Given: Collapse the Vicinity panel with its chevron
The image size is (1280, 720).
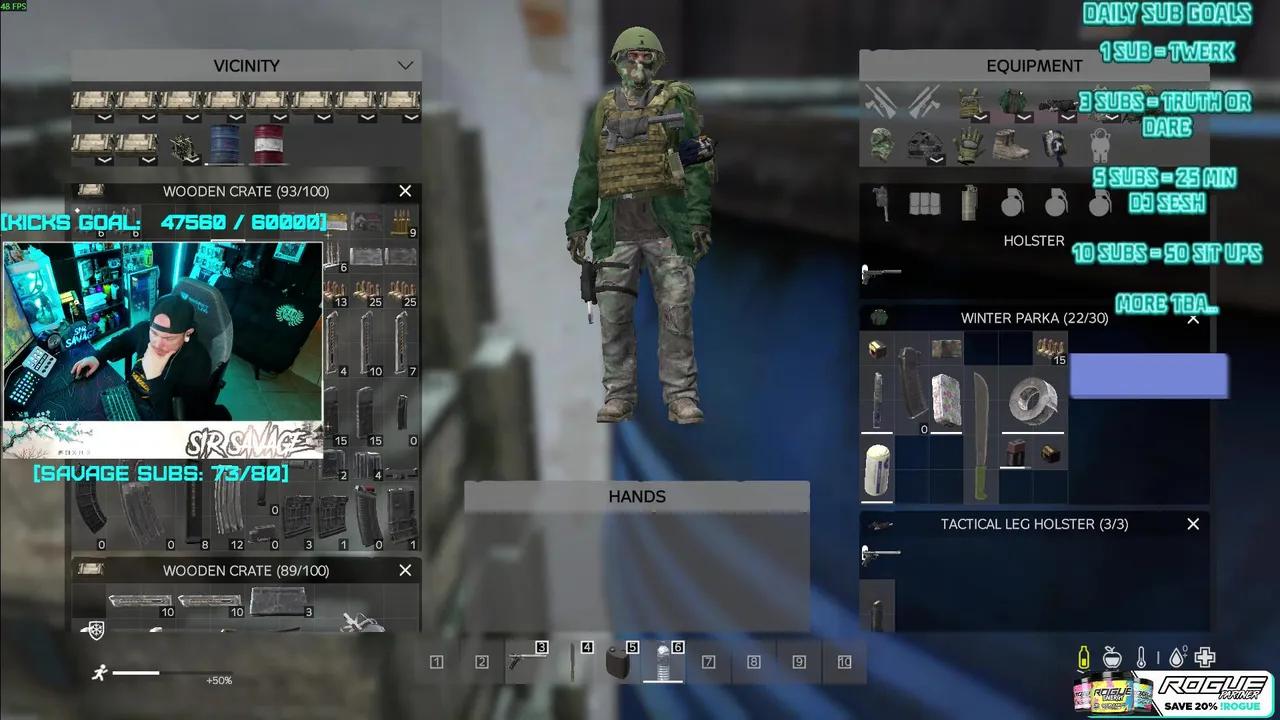Looking at the screenshot, I should (x=405, y=65).
